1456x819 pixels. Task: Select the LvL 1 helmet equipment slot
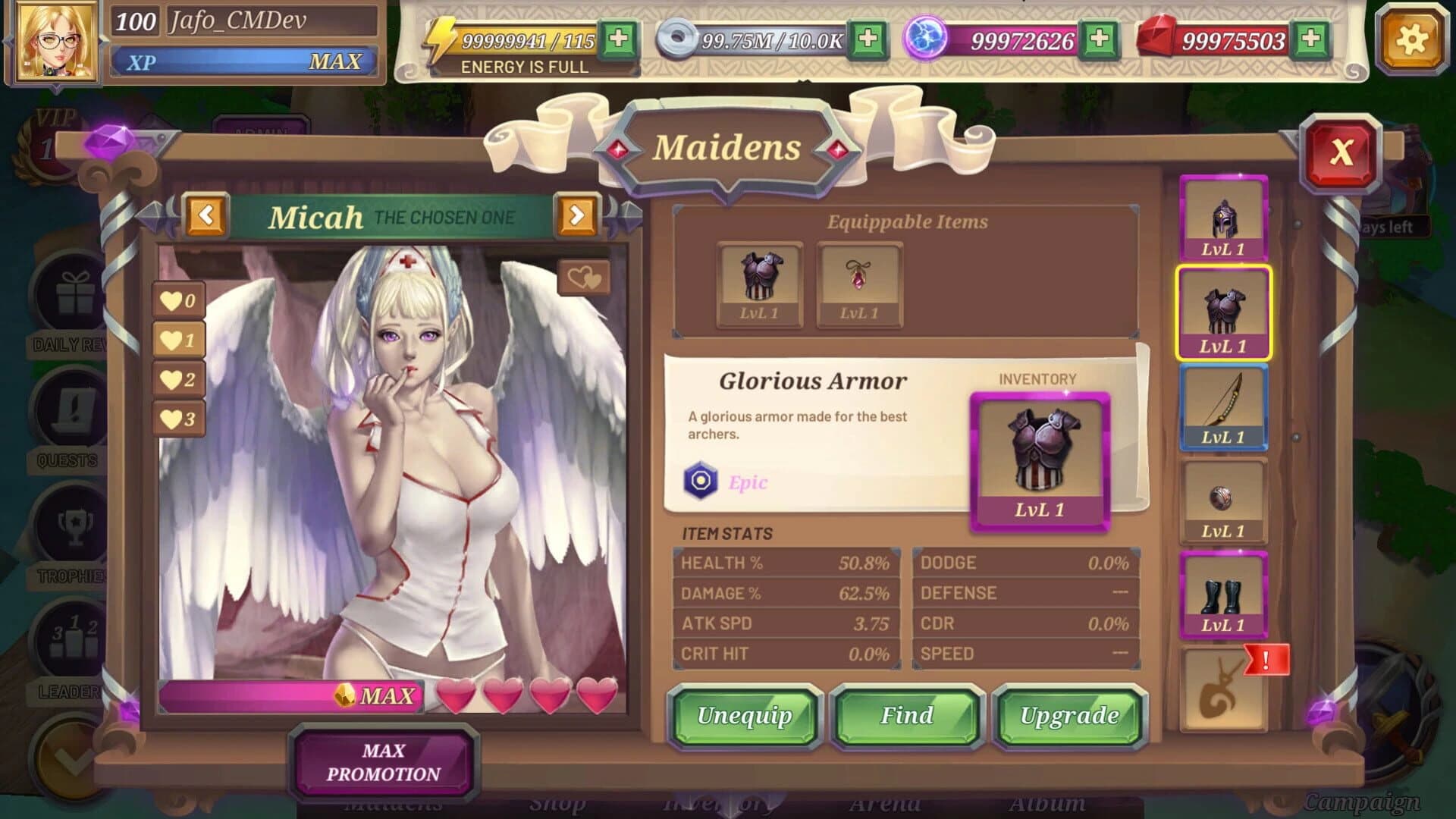(1223, 218)
